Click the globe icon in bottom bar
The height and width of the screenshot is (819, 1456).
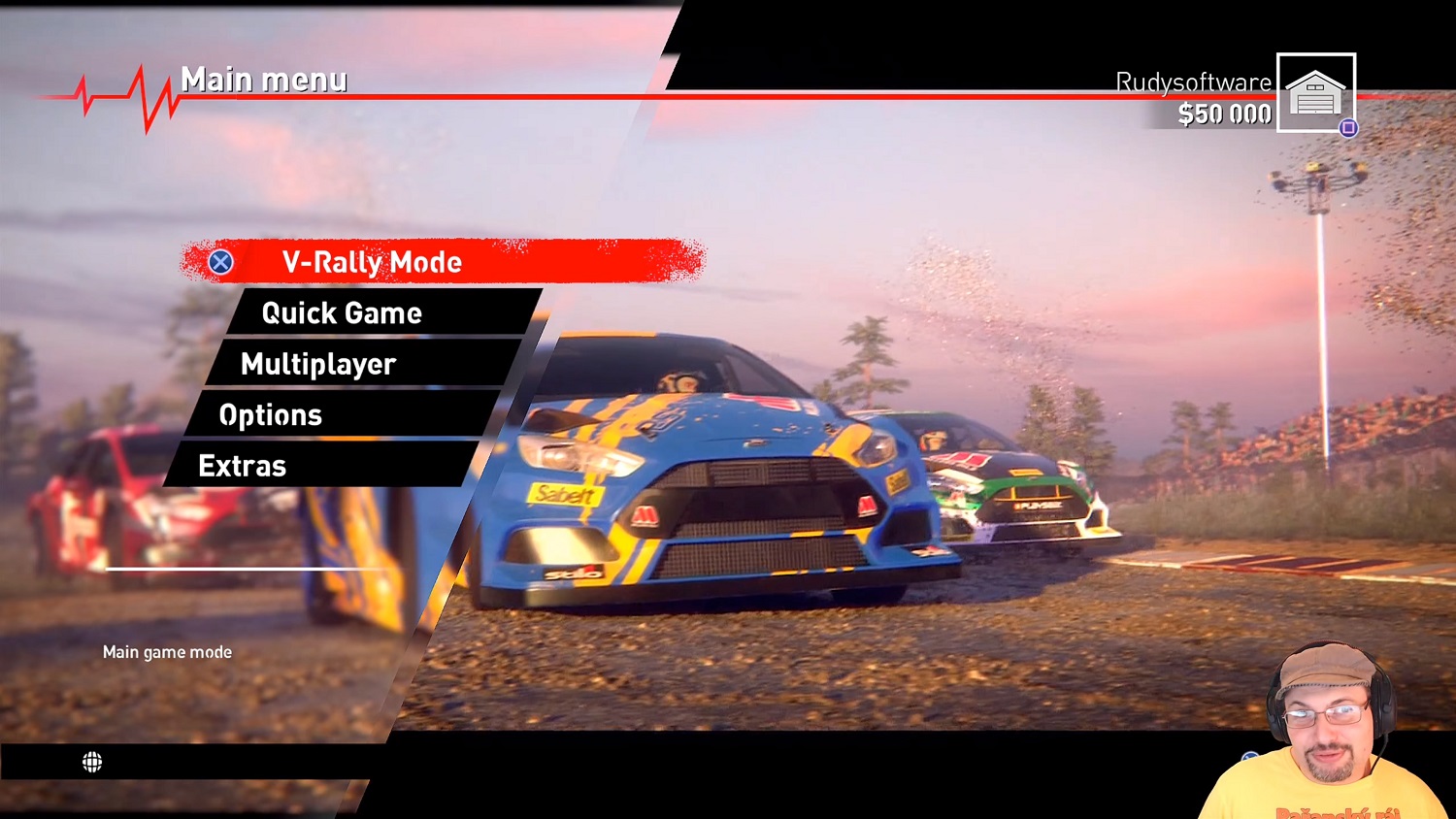[x=92, y=762]
